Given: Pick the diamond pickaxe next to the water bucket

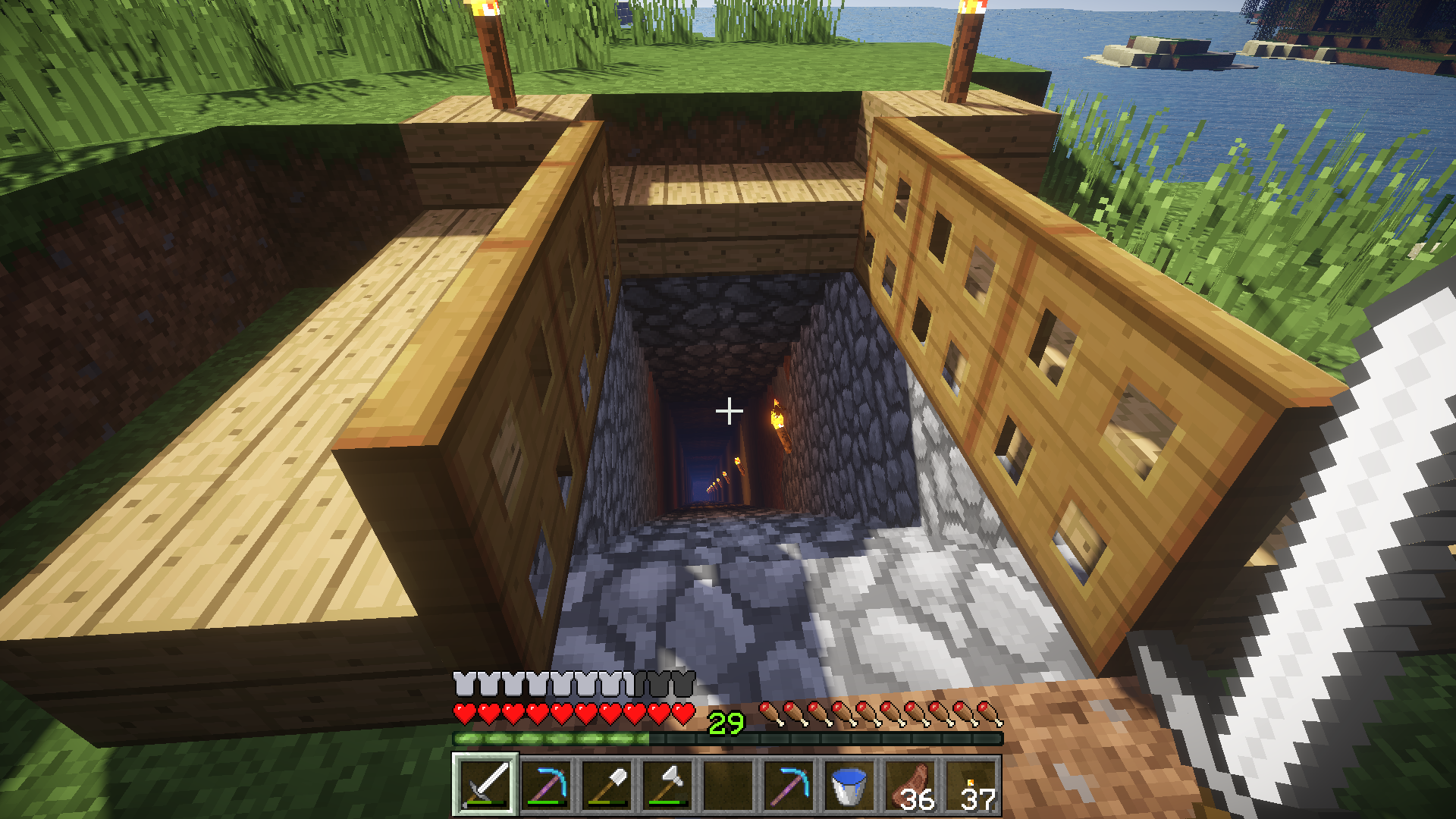Looking at the screenshot, I should 789,785.
